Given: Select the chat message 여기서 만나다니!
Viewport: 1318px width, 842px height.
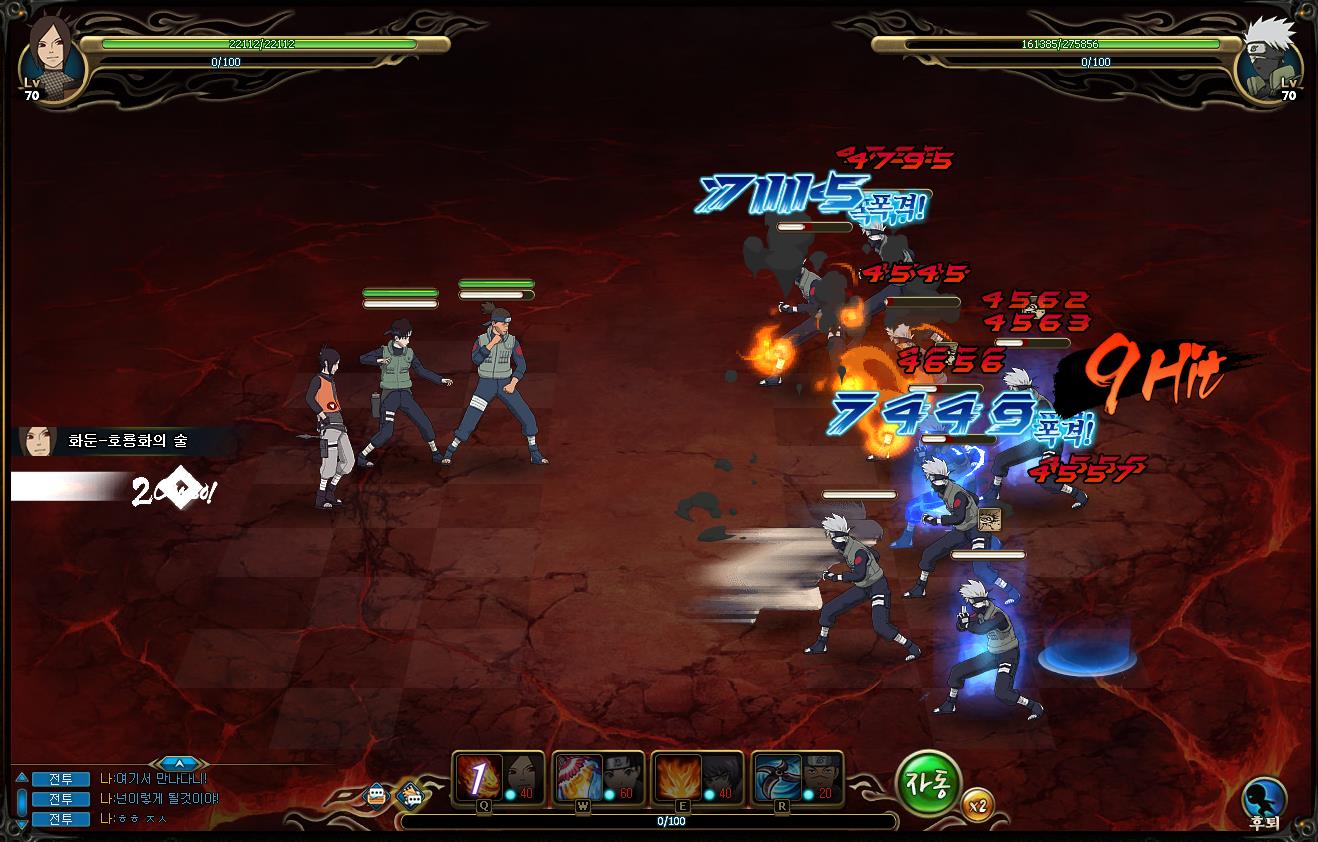Looking at the screenshot, I should point(160,779).
